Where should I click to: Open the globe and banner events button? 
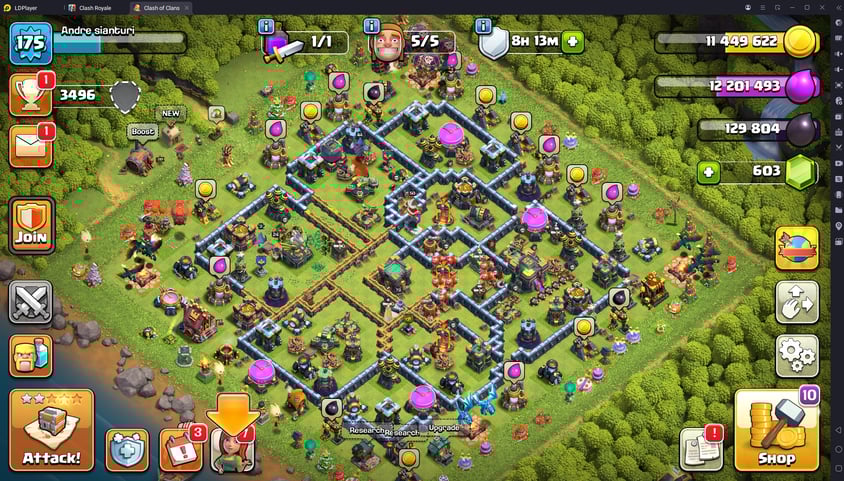click(797, 248)
